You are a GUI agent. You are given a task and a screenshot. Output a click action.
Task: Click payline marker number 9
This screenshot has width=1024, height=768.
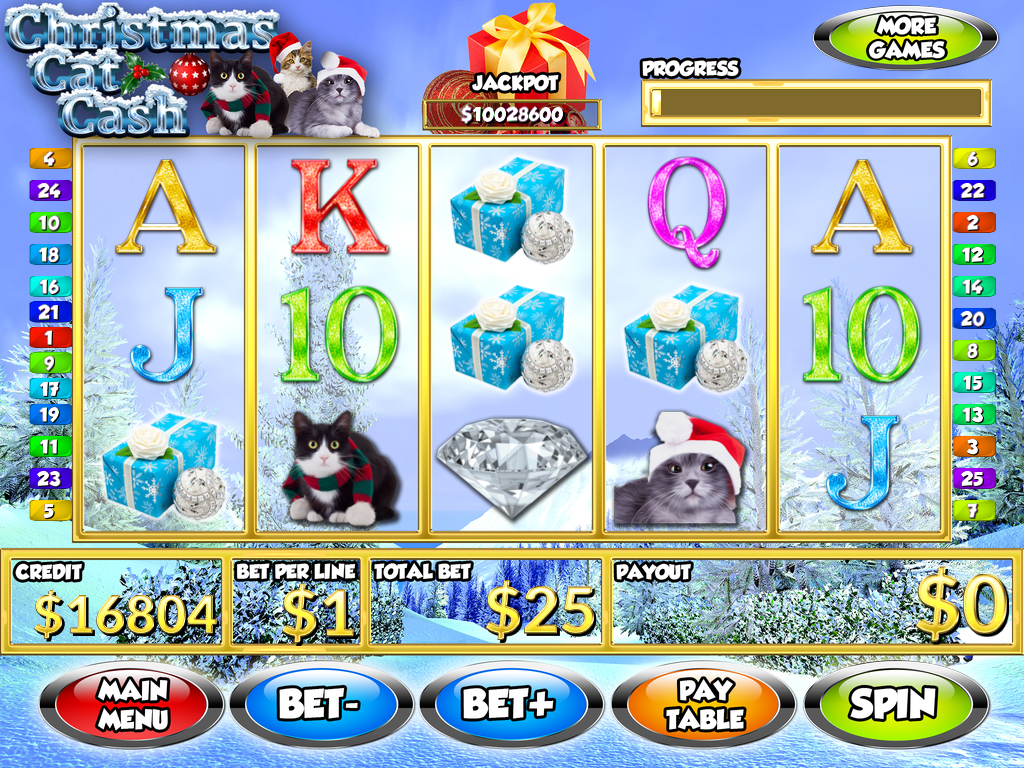click(49, 362)
